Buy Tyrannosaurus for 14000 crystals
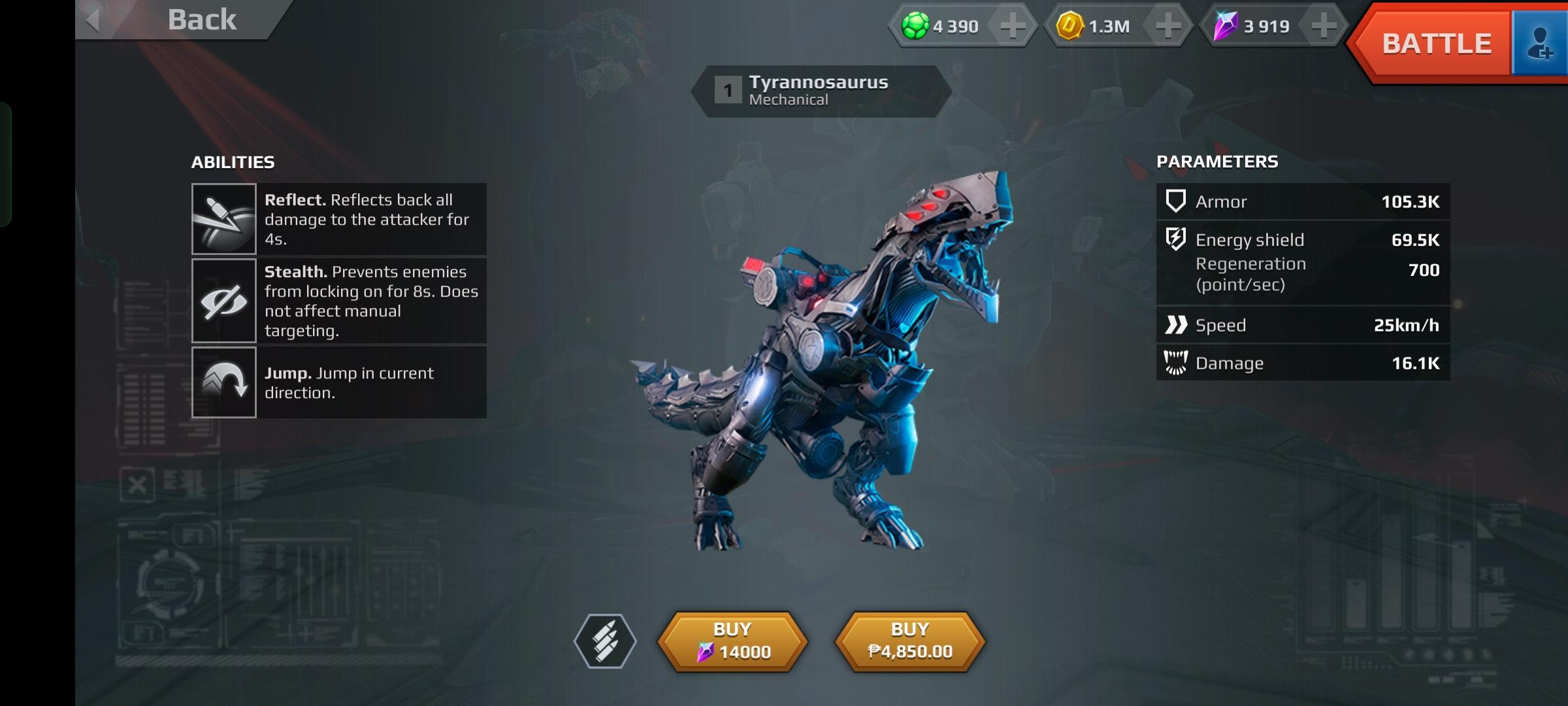Image resolution: width=1568 pixels, height=706 pixels. point(732,641)
